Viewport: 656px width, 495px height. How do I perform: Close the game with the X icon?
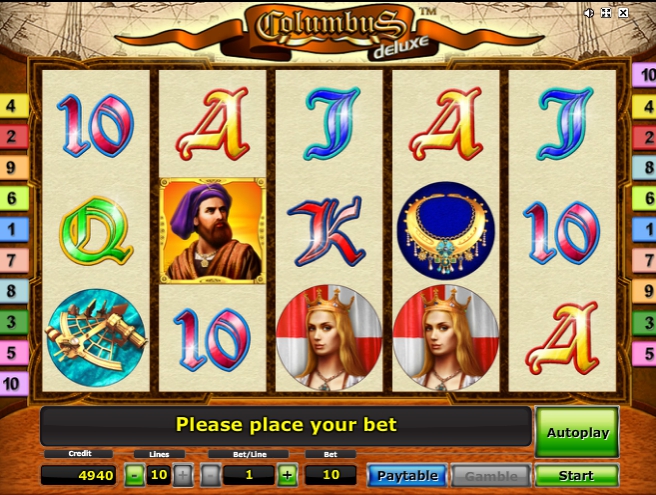(623, 13)
